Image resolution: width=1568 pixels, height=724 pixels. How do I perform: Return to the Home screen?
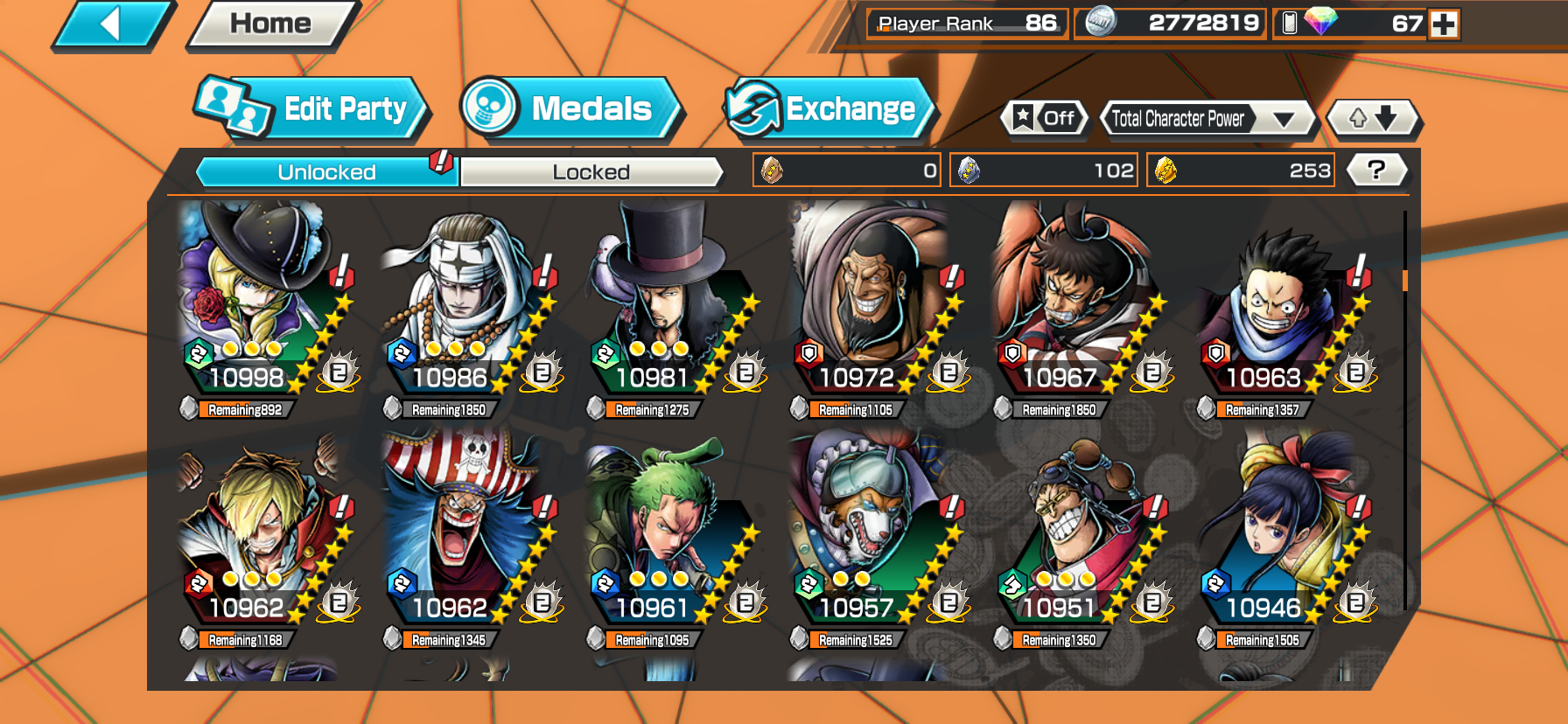pyautogui.click(x=271, y=24)
